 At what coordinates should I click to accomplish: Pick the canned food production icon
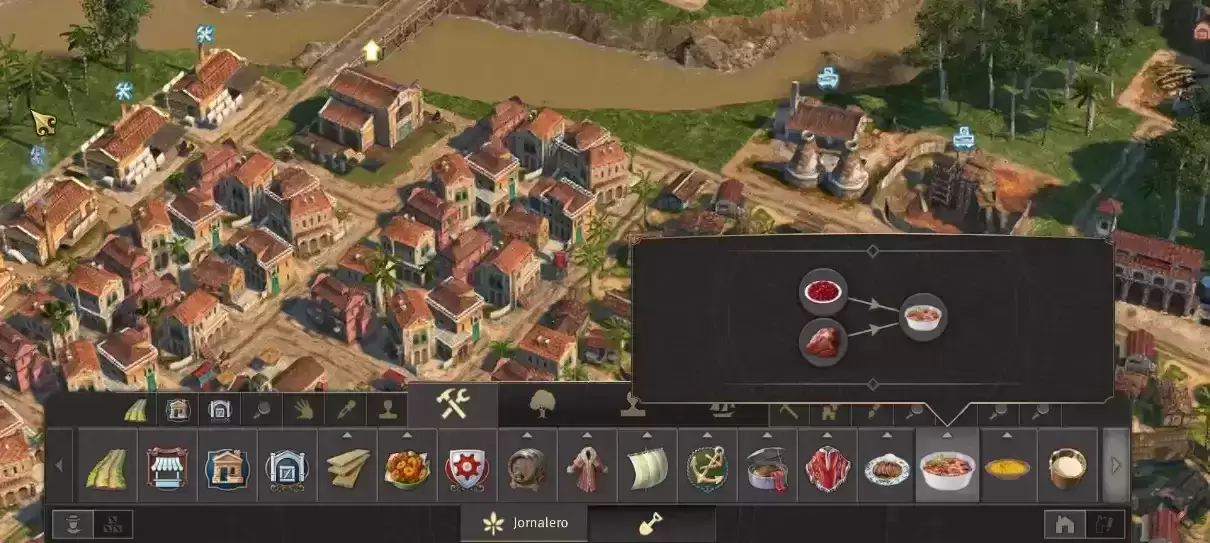pyautogui.click(x=767, y=467)
